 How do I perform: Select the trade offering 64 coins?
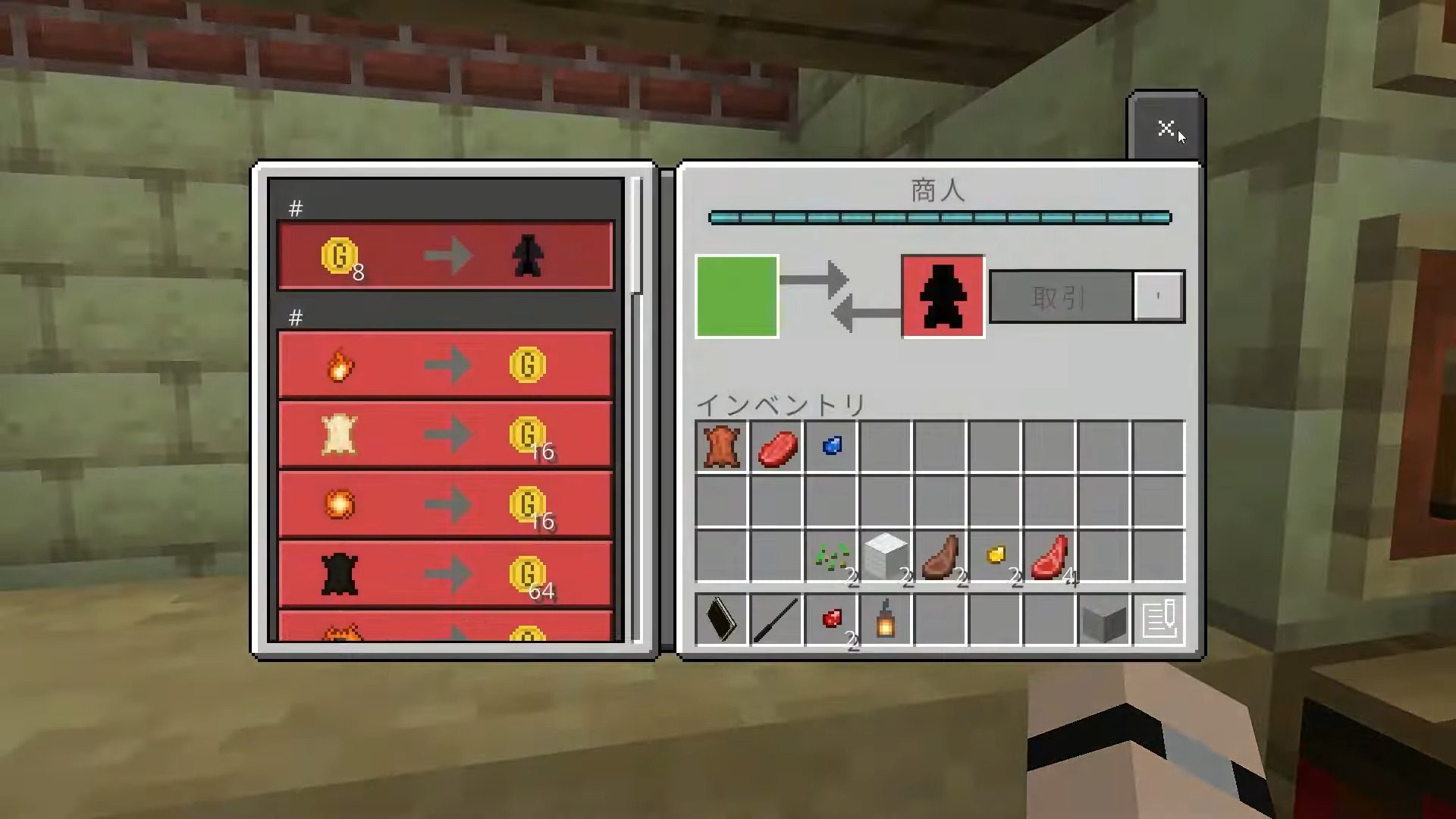point(446,575)
